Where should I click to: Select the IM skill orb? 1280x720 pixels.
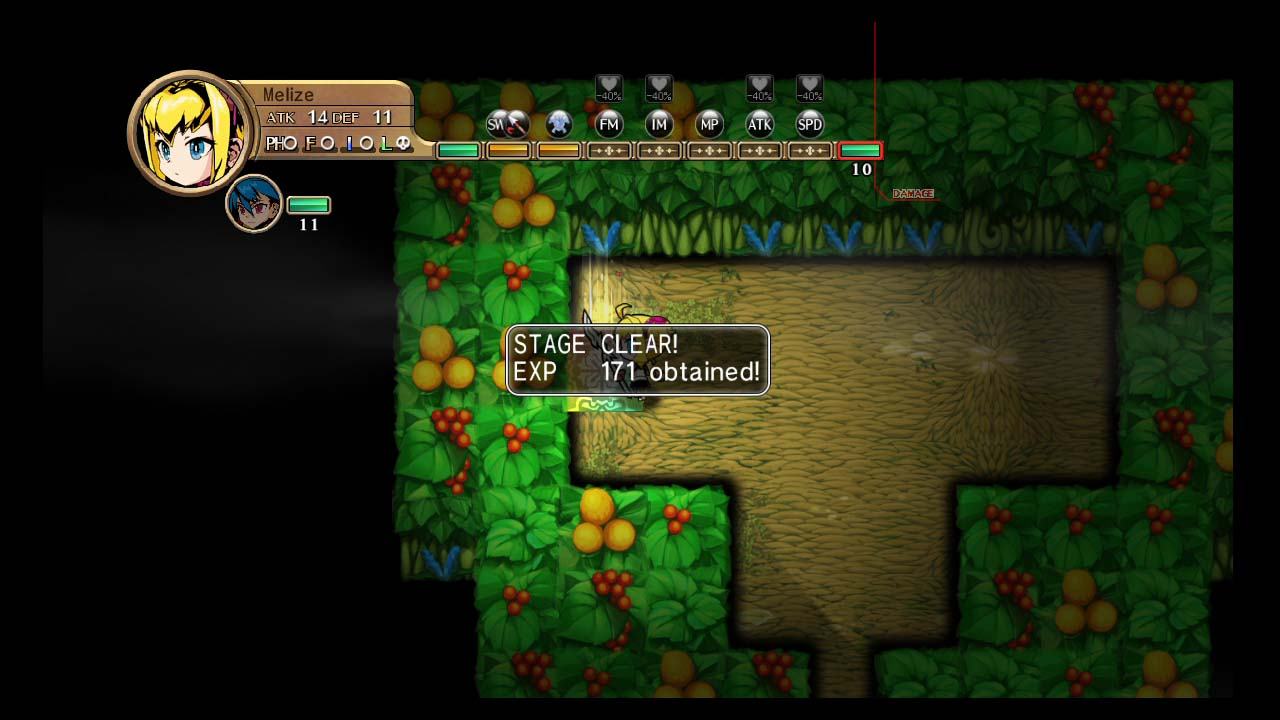point(658,125)
